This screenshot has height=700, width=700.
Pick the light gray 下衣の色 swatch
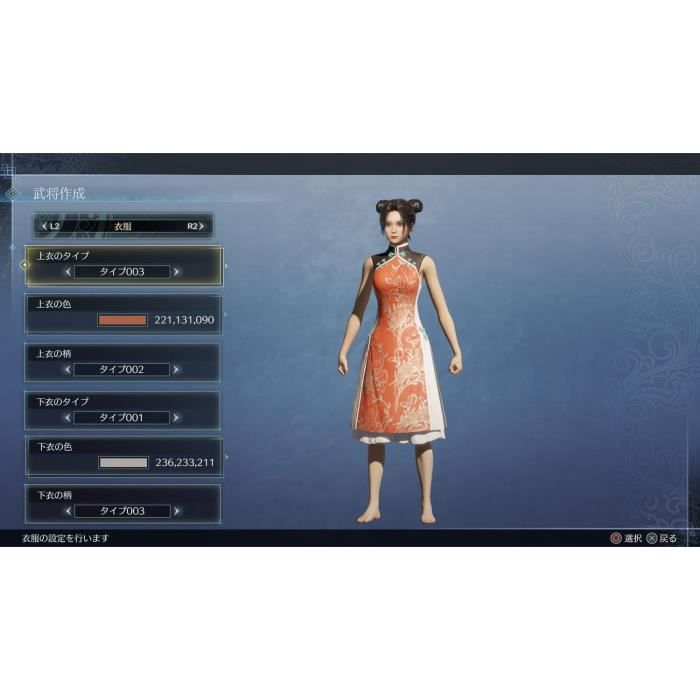point(123,463)
